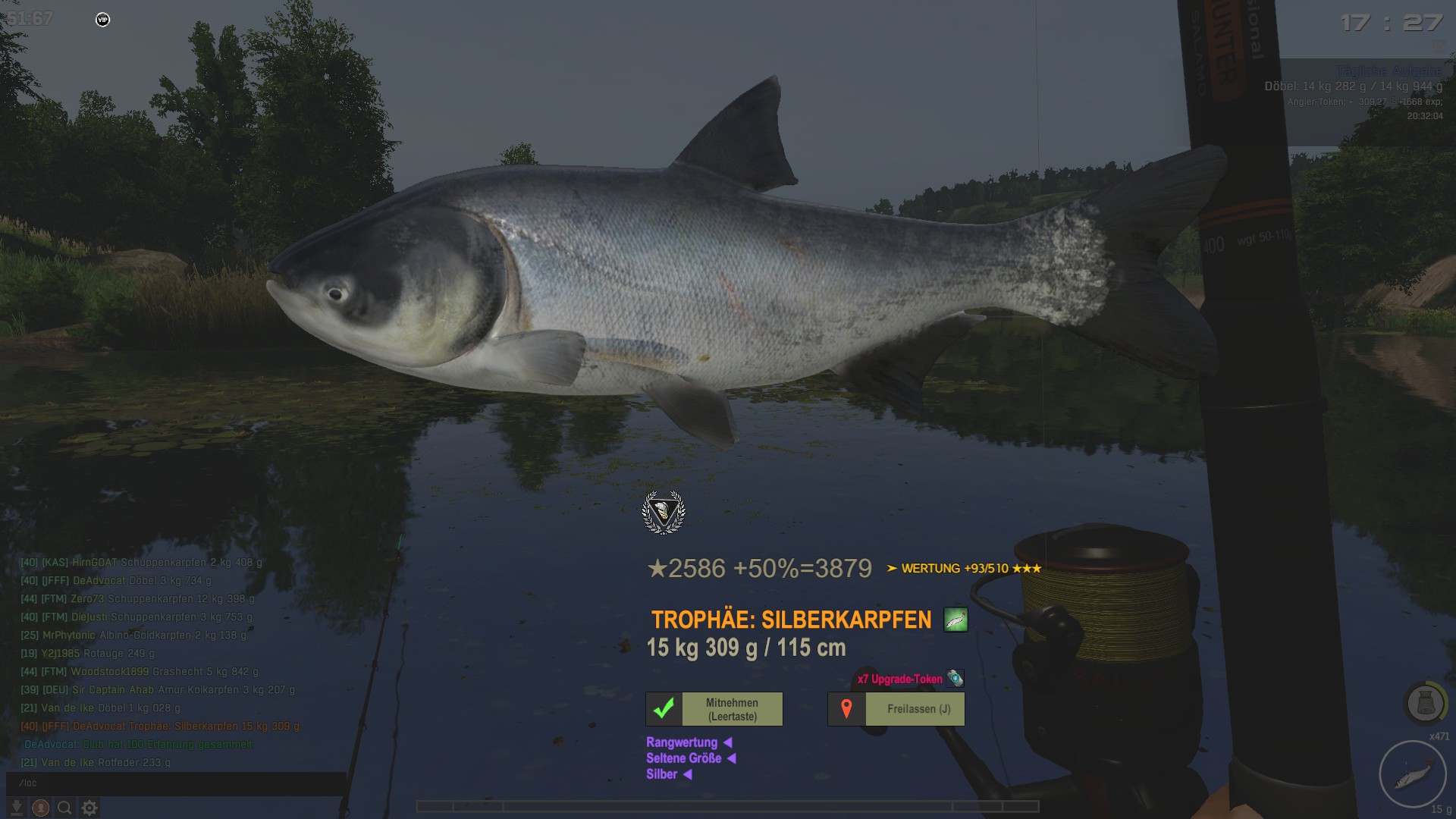
Task: Select DeAdvocat's Silberkarpfen trophy chat message
Action: [x=160, y=726]
